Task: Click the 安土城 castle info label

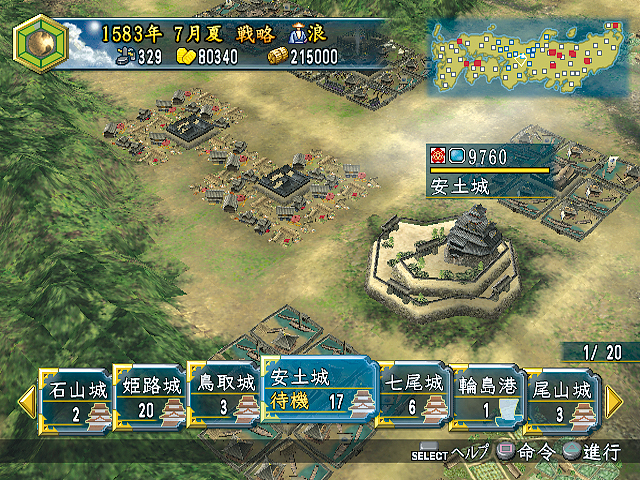Action: (x=490, y=172)
